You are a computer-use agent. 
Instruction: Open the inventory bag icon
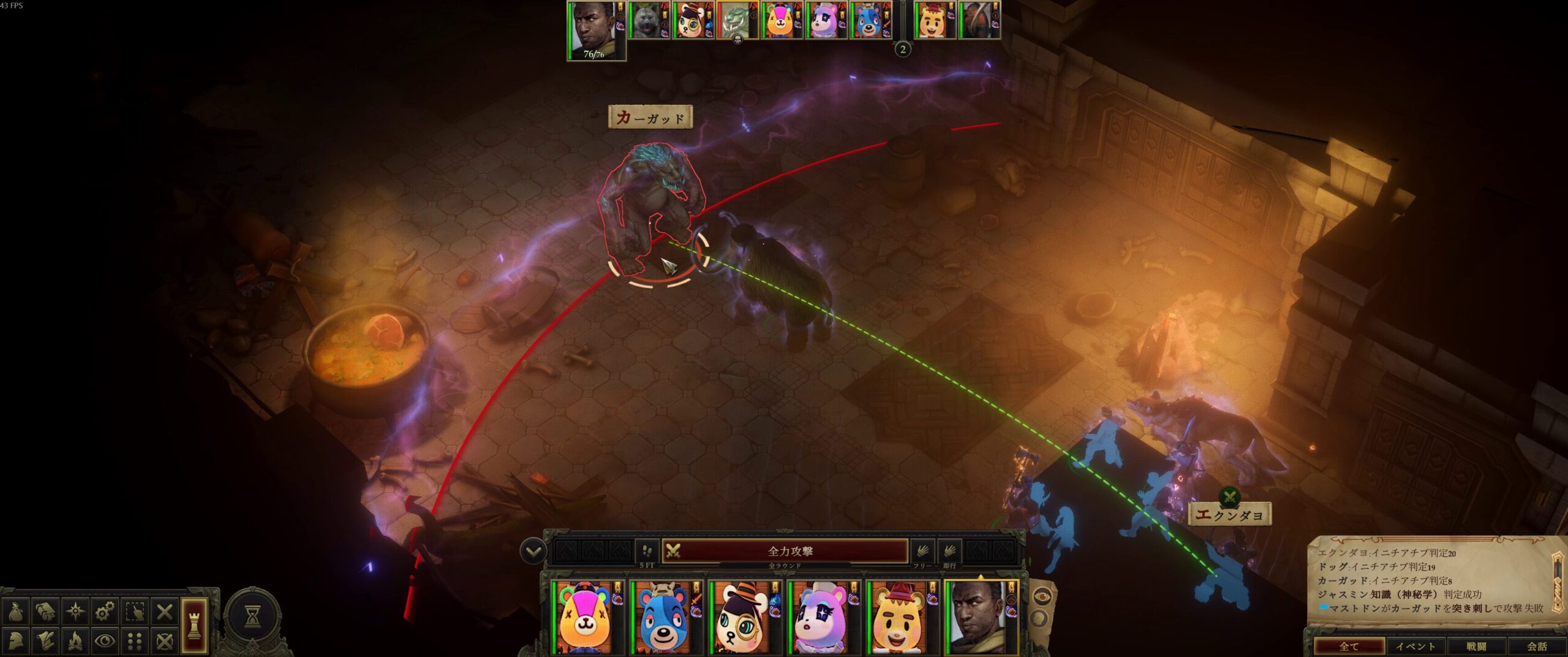click(x=16, y=612)
